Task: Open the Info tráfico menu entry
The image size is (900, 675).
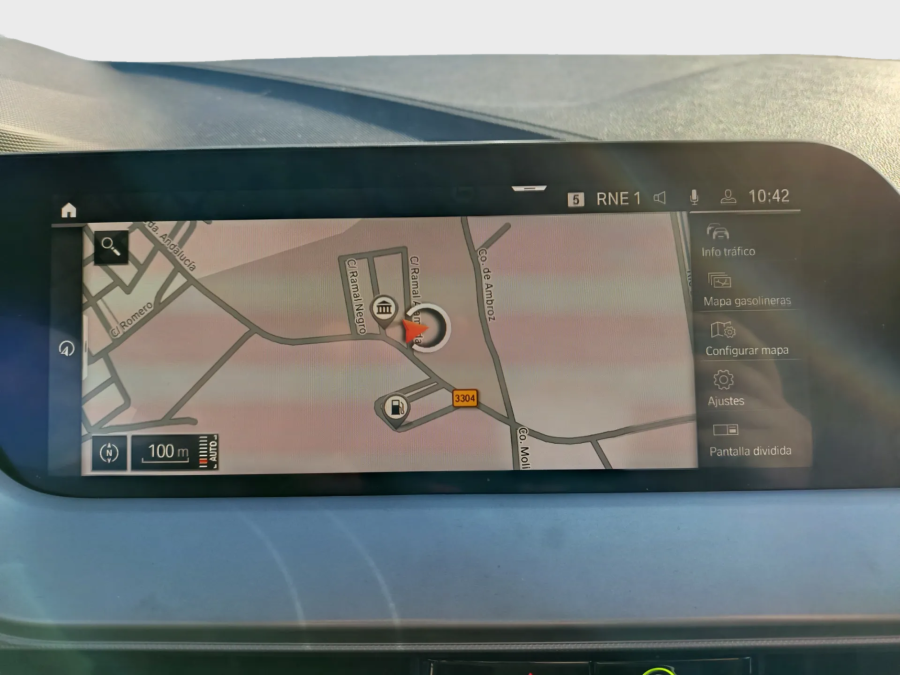Action: coord(728,240)
